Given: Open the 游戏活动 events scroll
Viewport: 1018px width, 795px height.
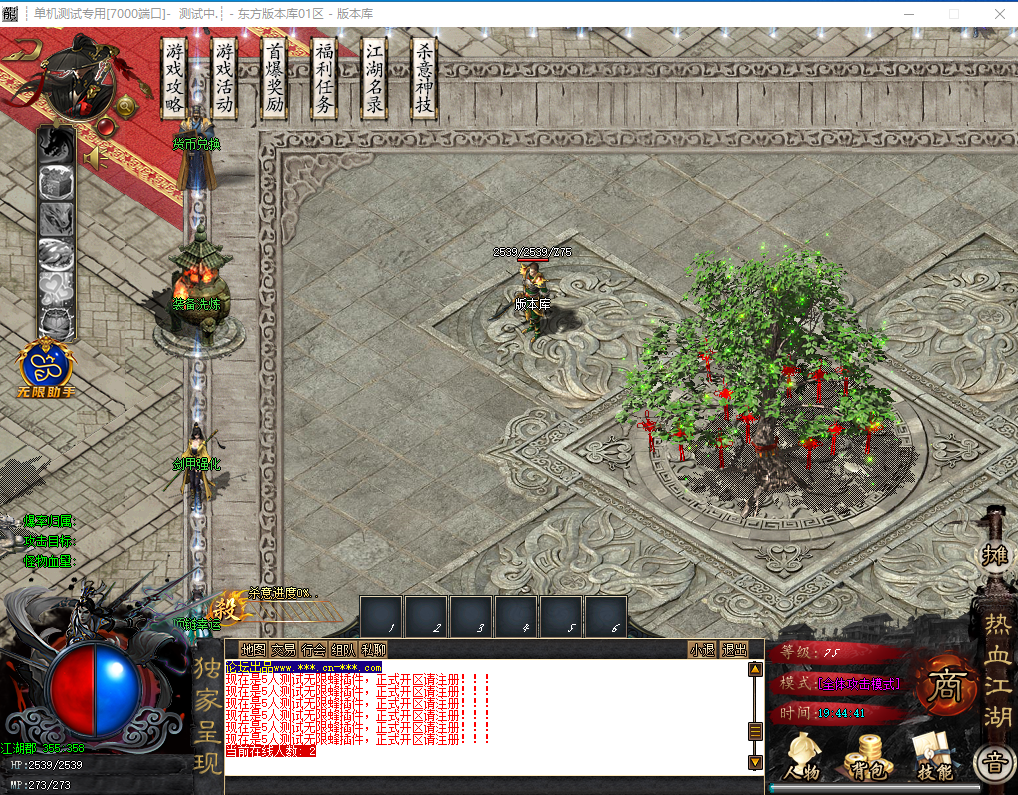Looking at the screenshot, I should coord(225,79).
